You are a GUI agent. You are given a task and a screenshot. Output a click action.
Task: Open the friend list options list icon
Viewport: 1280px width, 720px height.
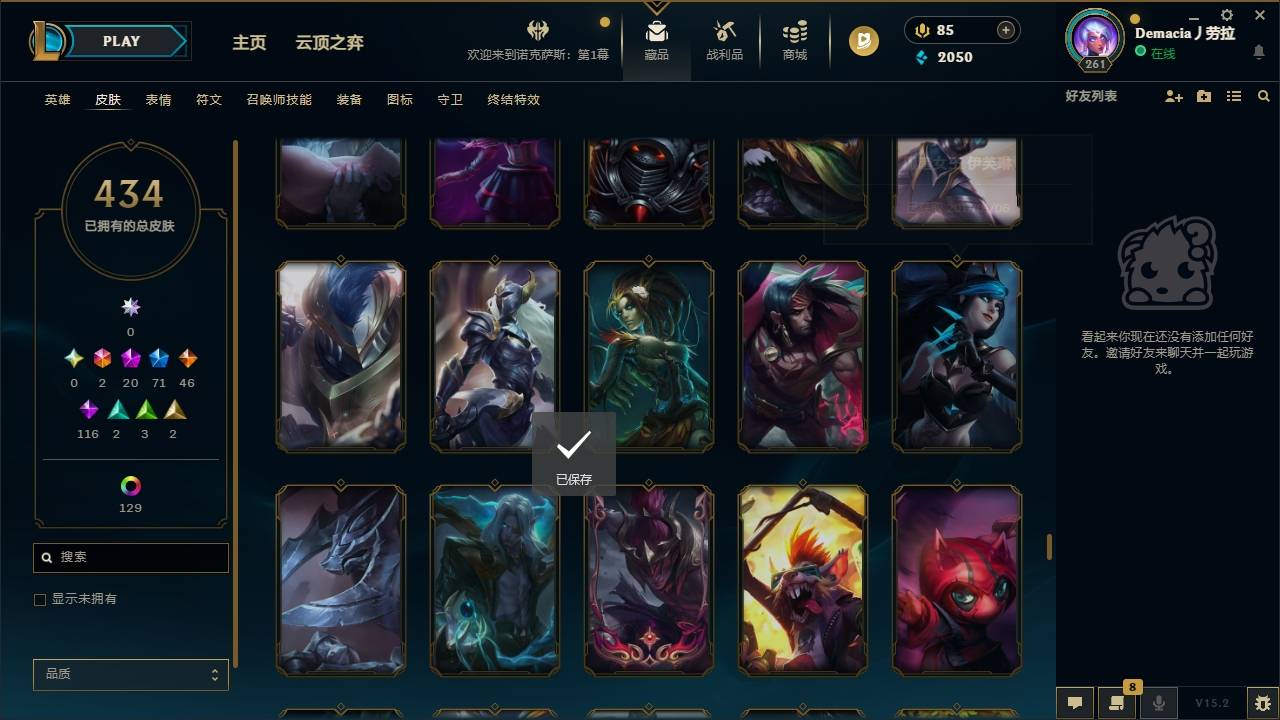(1233, 96)
